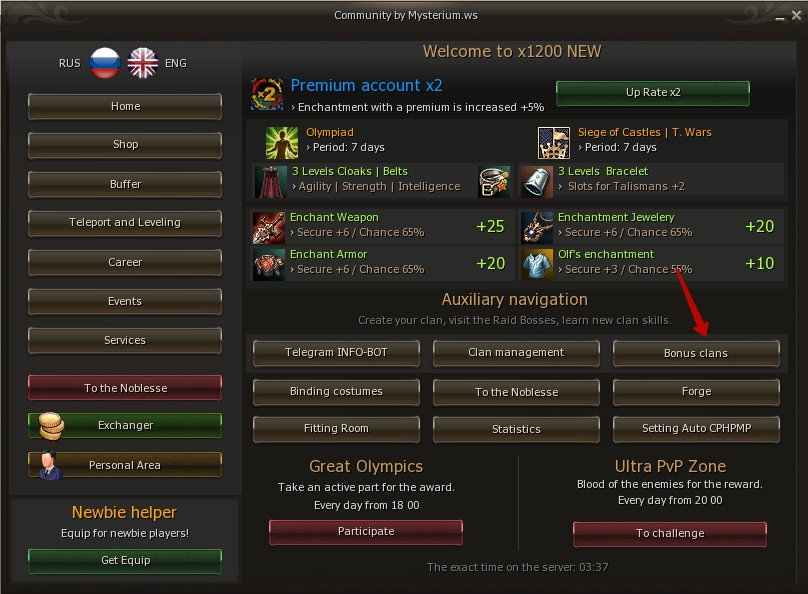Go to the Buffer menu
This screenshot has height=594, width=808.
click(x=125, y=184)
